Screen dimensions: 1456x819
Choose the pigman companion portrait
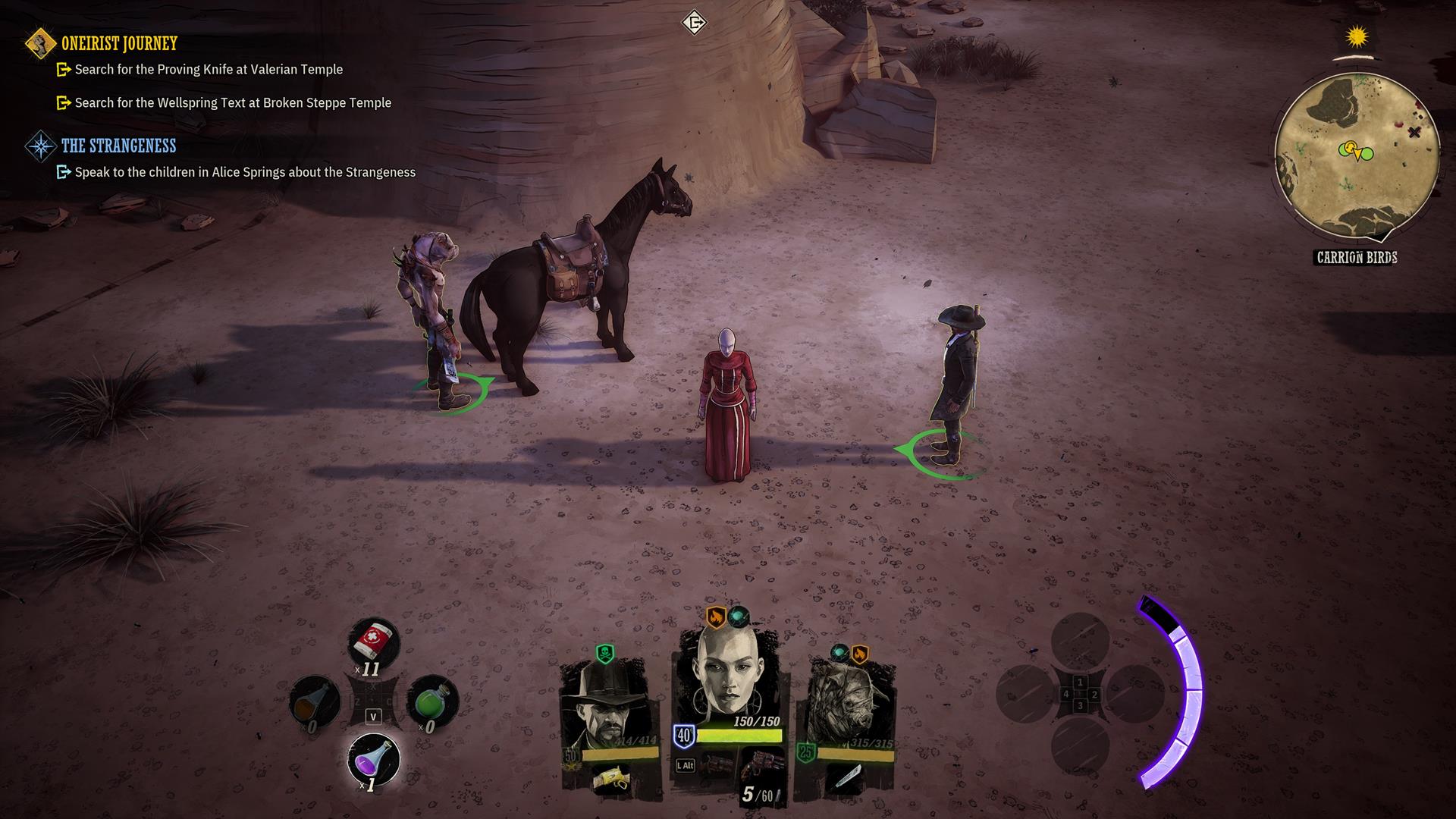(846, 704)
